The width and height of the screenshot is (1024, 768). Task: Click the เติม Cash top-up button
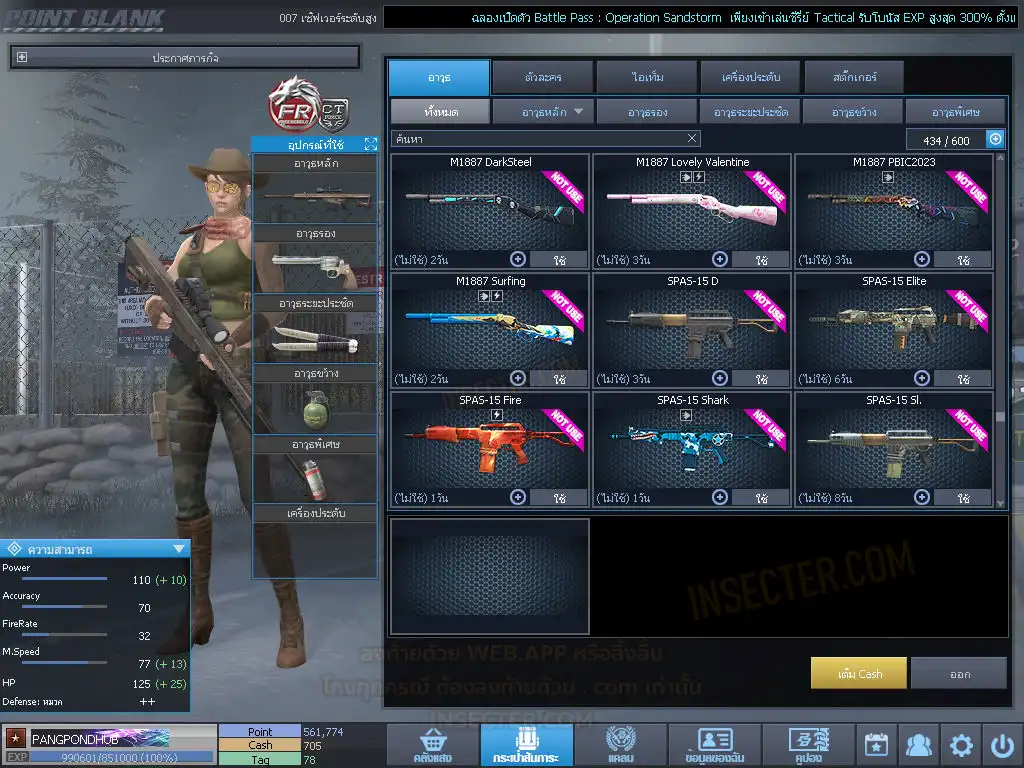[859, 674]
